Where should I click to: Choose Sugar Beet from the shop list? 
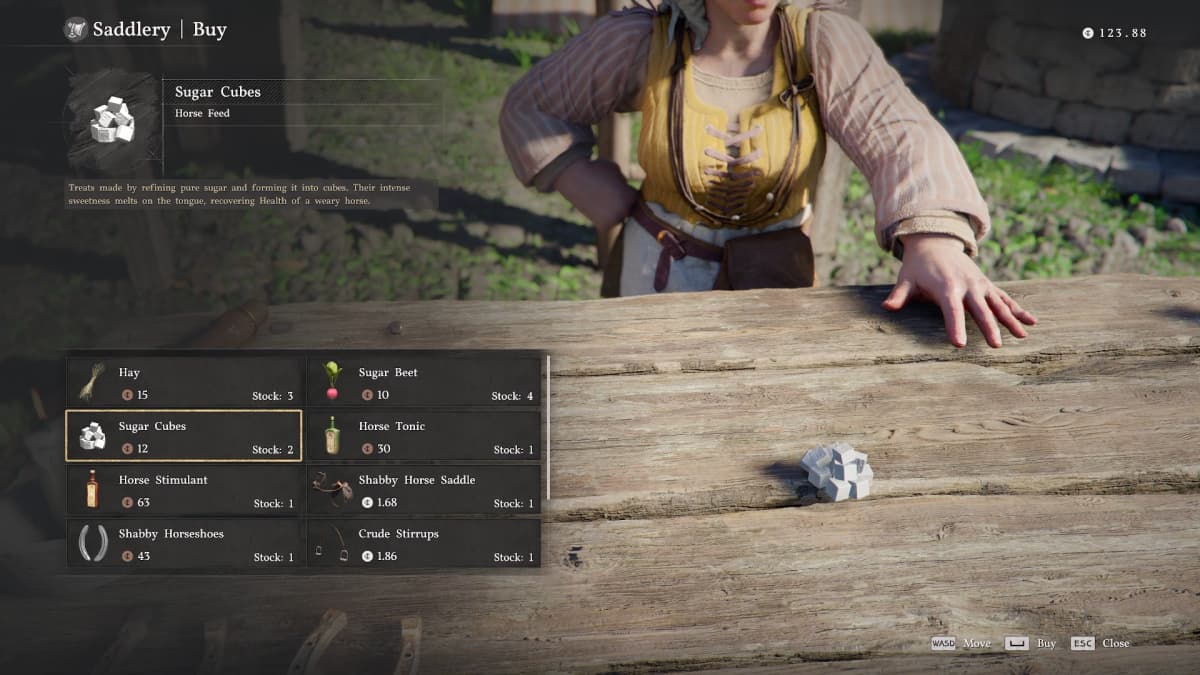point(423,382)
